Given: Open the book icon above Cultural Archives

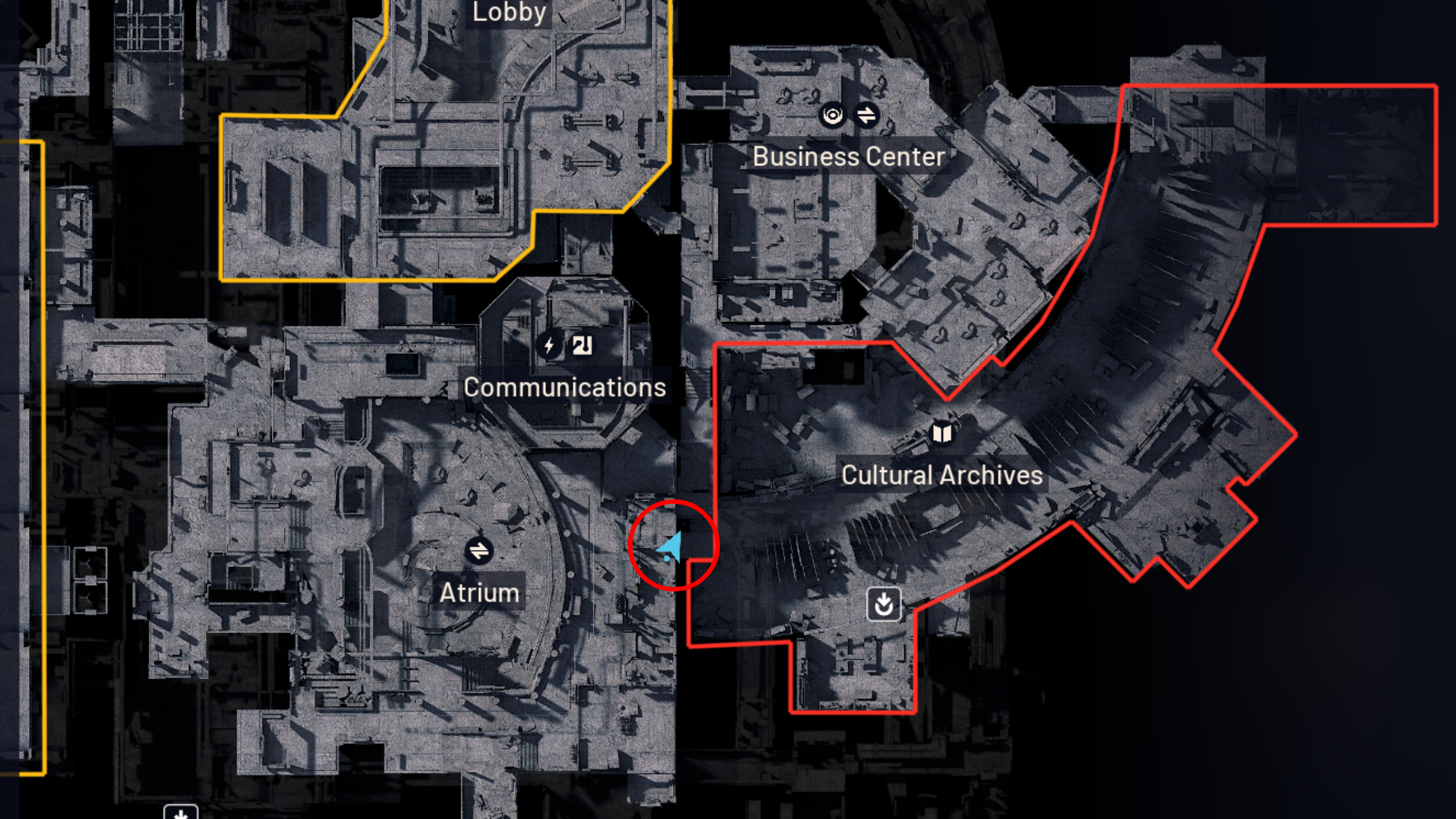Looking at the screenshot, I should tap(941, 433).
